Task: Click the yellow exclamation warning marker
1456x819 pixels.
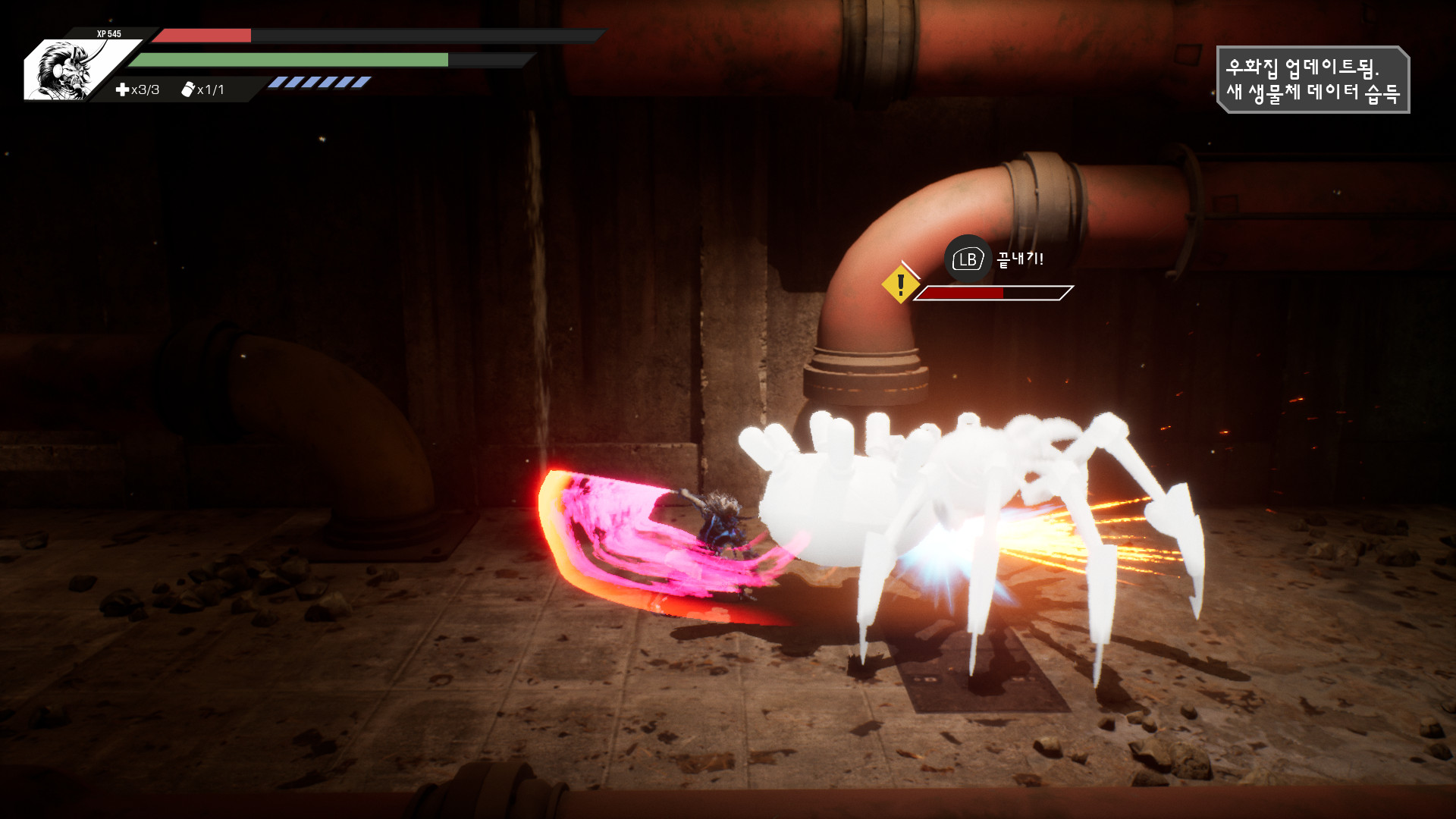Action: (900, 284)
